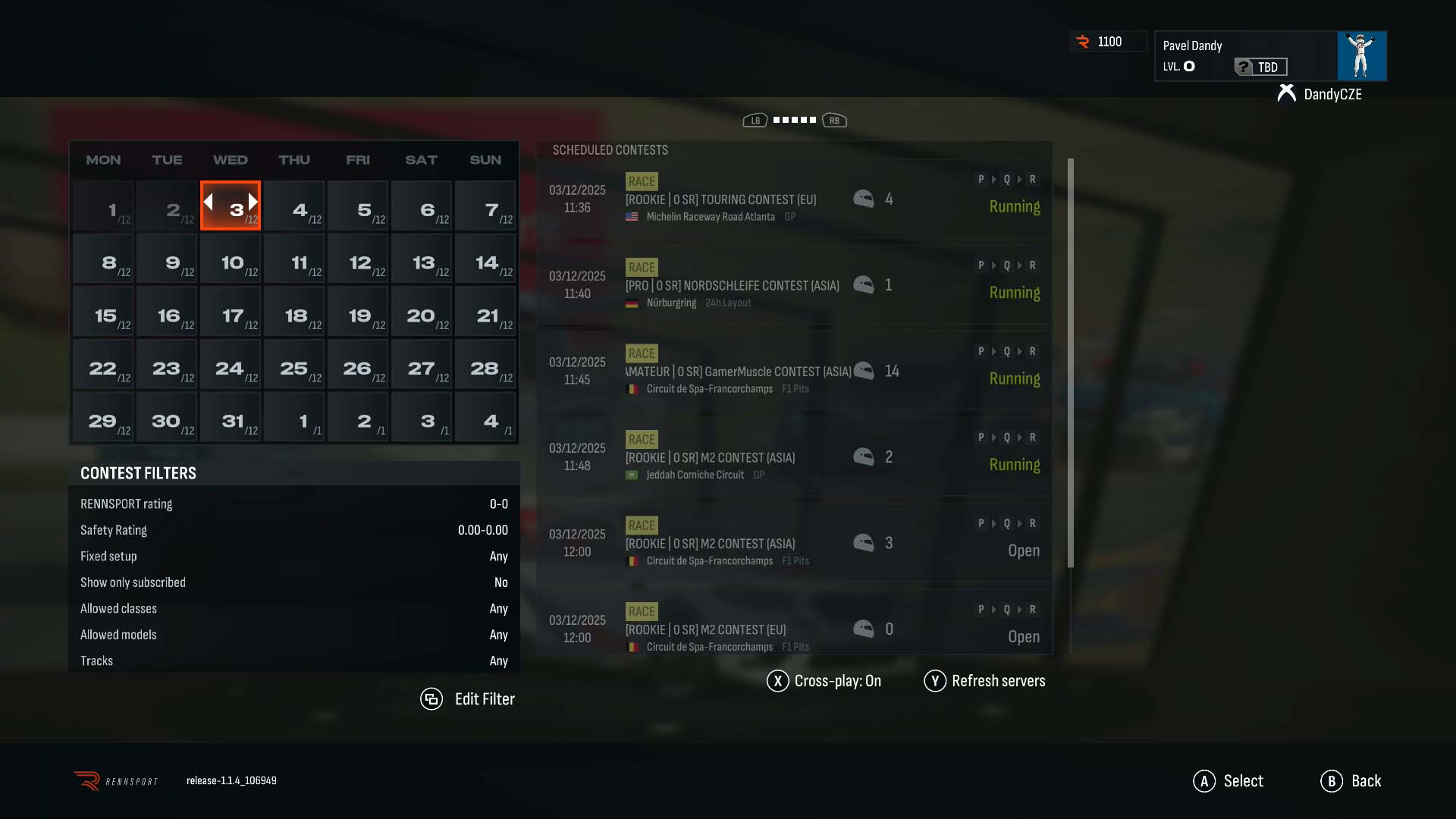1456x819 pixels.
Task: Select the Nordschleife Contest (ASIA) row
Action: coord(793,286)
